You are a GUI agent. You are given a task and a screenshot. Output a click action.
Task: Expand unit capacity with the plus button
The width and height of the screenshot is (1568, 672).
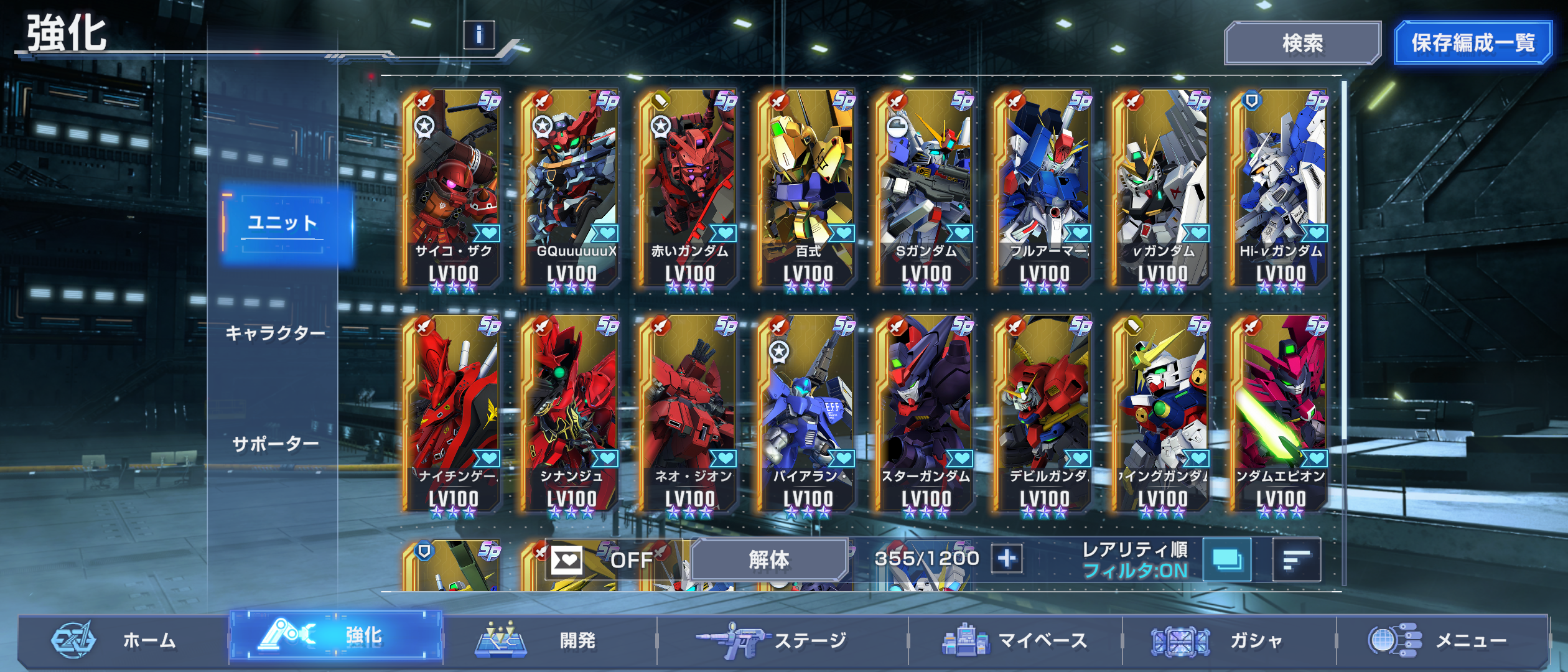(1007, 559)
